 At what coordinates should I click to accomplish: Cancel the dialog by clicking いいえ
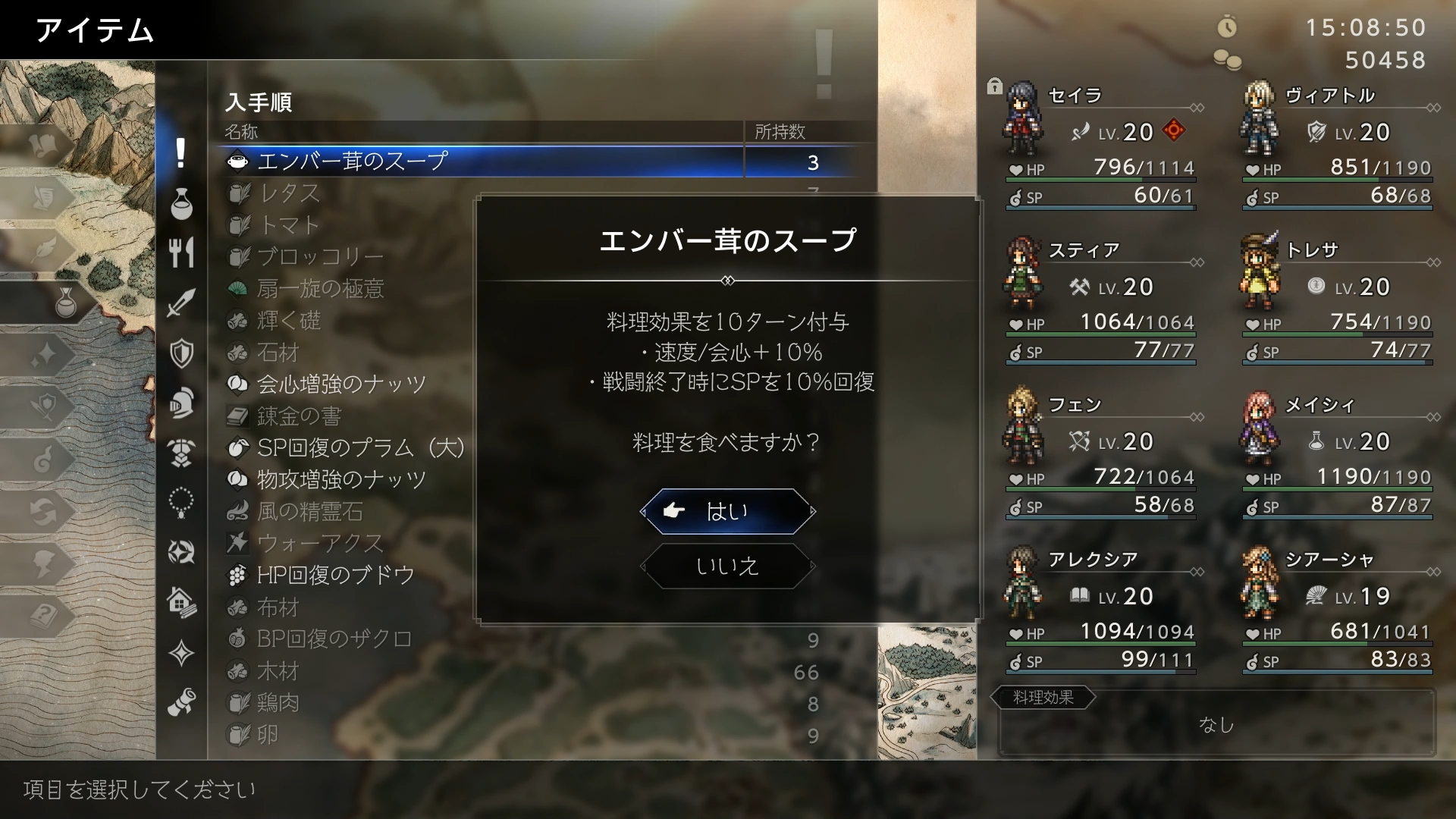[x=726, y=566]
